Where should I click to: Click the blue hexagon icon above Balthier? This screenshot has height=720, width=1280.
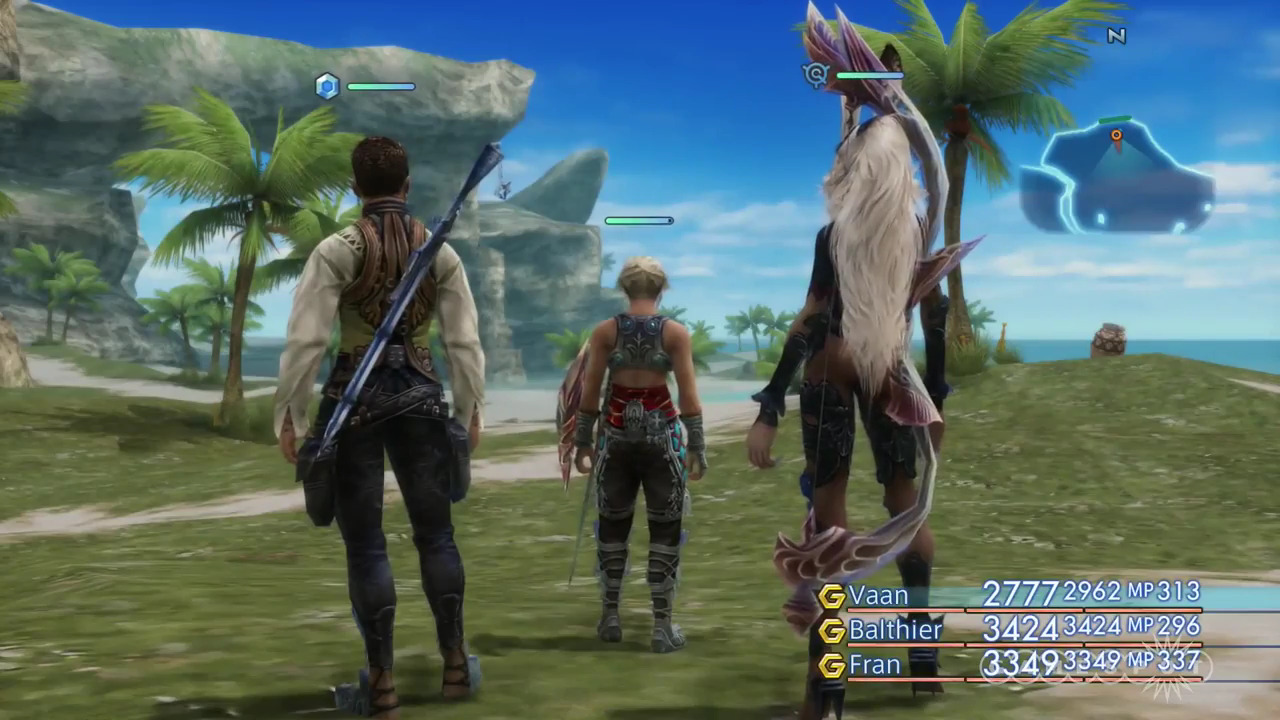[327, 86]
